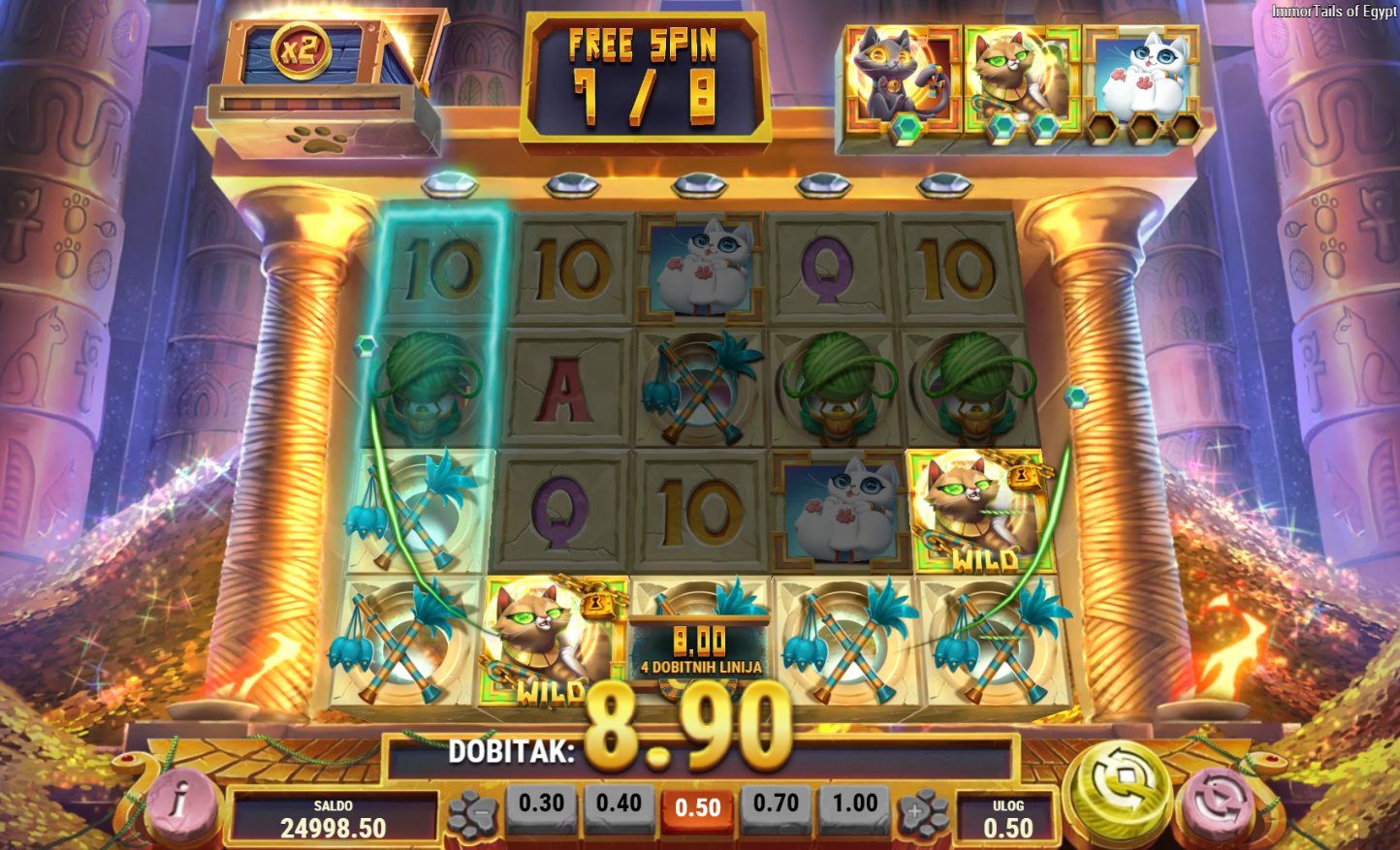The height and width of the screenshot is (850, 1400).
Task: Select the 0.30 bet value
Action: (541, 804)
